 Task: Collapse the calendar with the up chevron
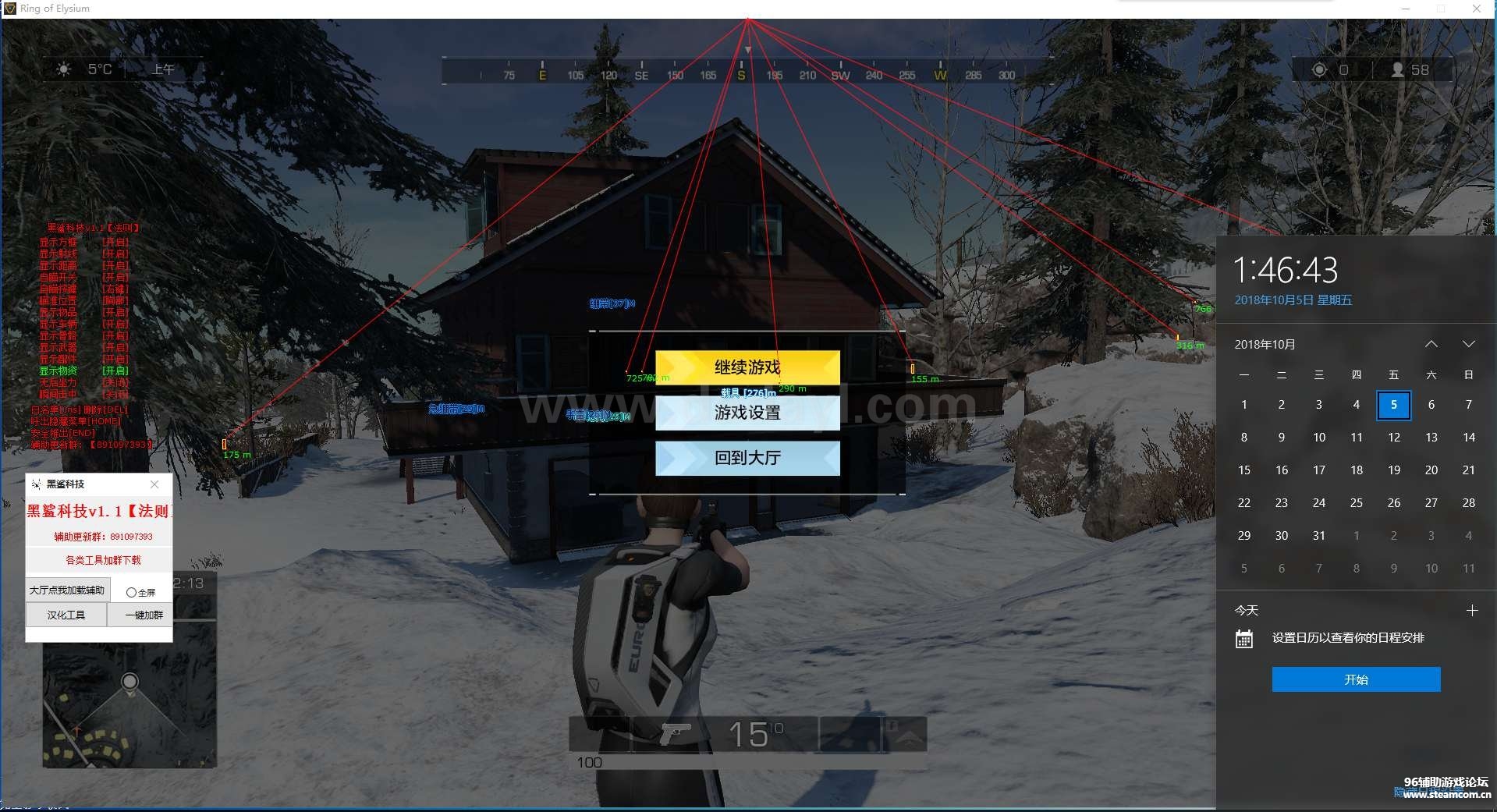click(1431, 343)
